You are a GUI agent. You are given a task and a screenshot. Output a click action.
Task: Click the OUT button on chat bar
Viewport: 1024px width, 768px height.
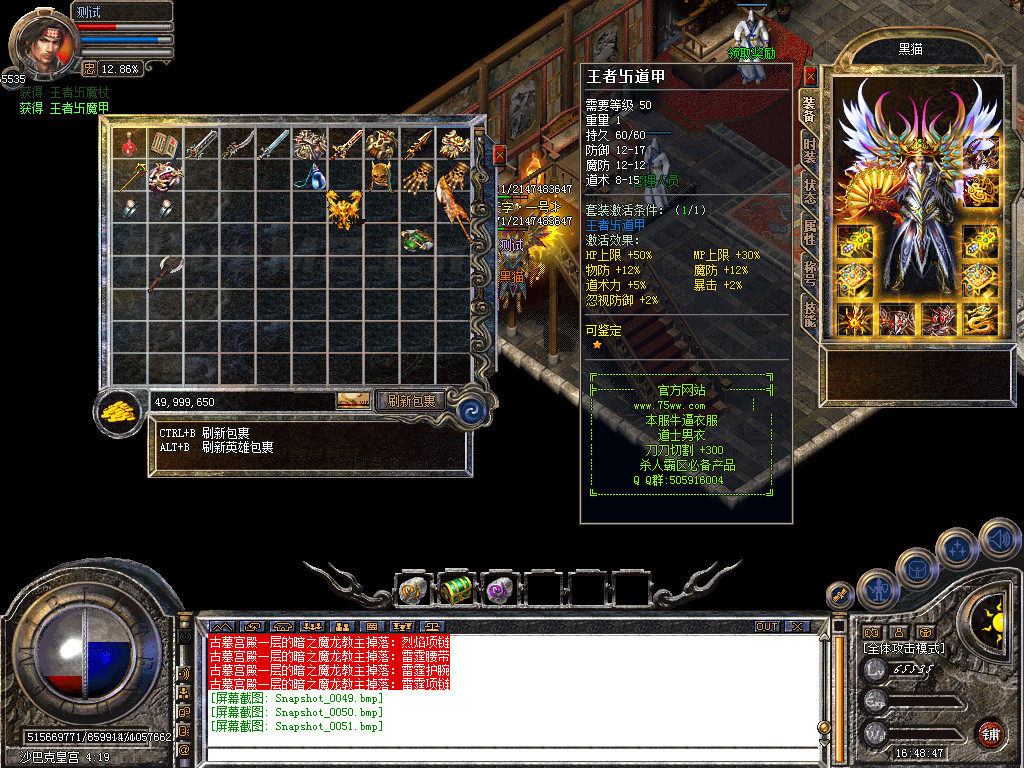click(766, 627)
